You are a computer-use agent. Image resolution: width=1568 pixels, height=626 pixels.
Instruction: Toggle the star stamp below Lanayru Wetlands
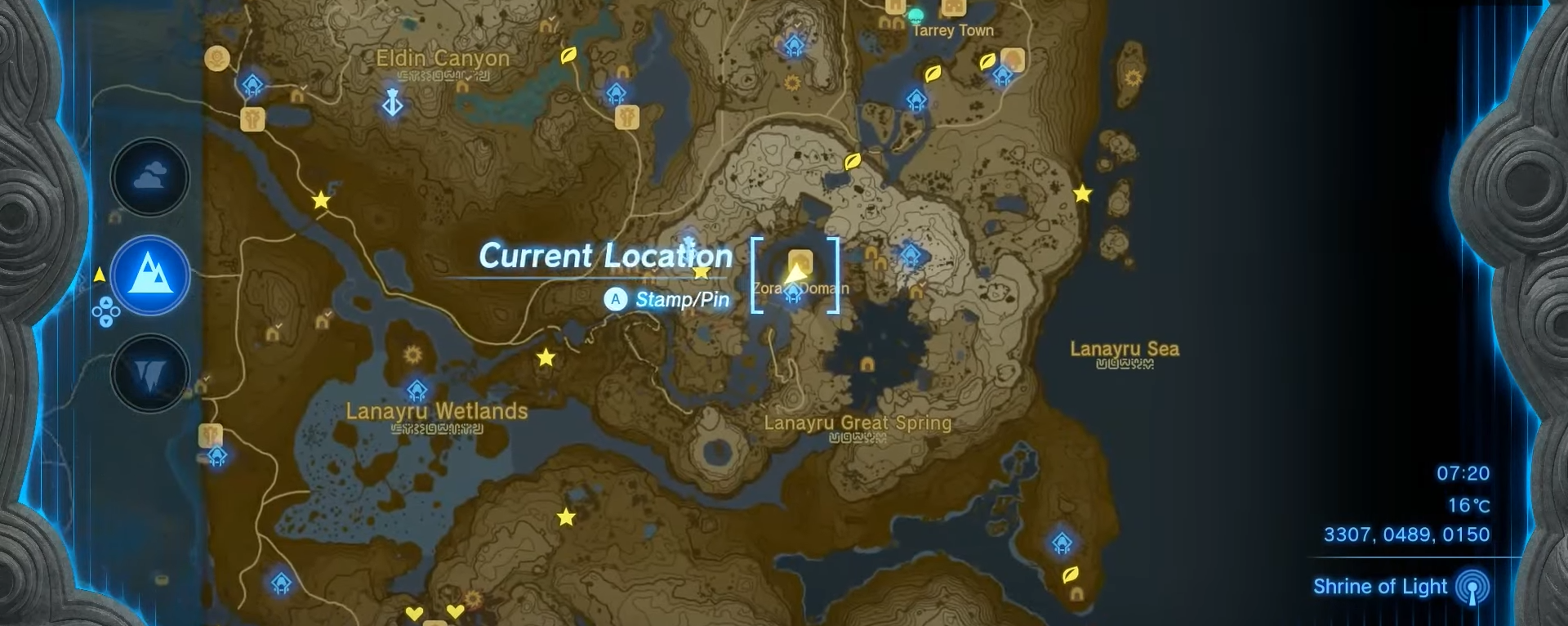(x=566, y=516)
